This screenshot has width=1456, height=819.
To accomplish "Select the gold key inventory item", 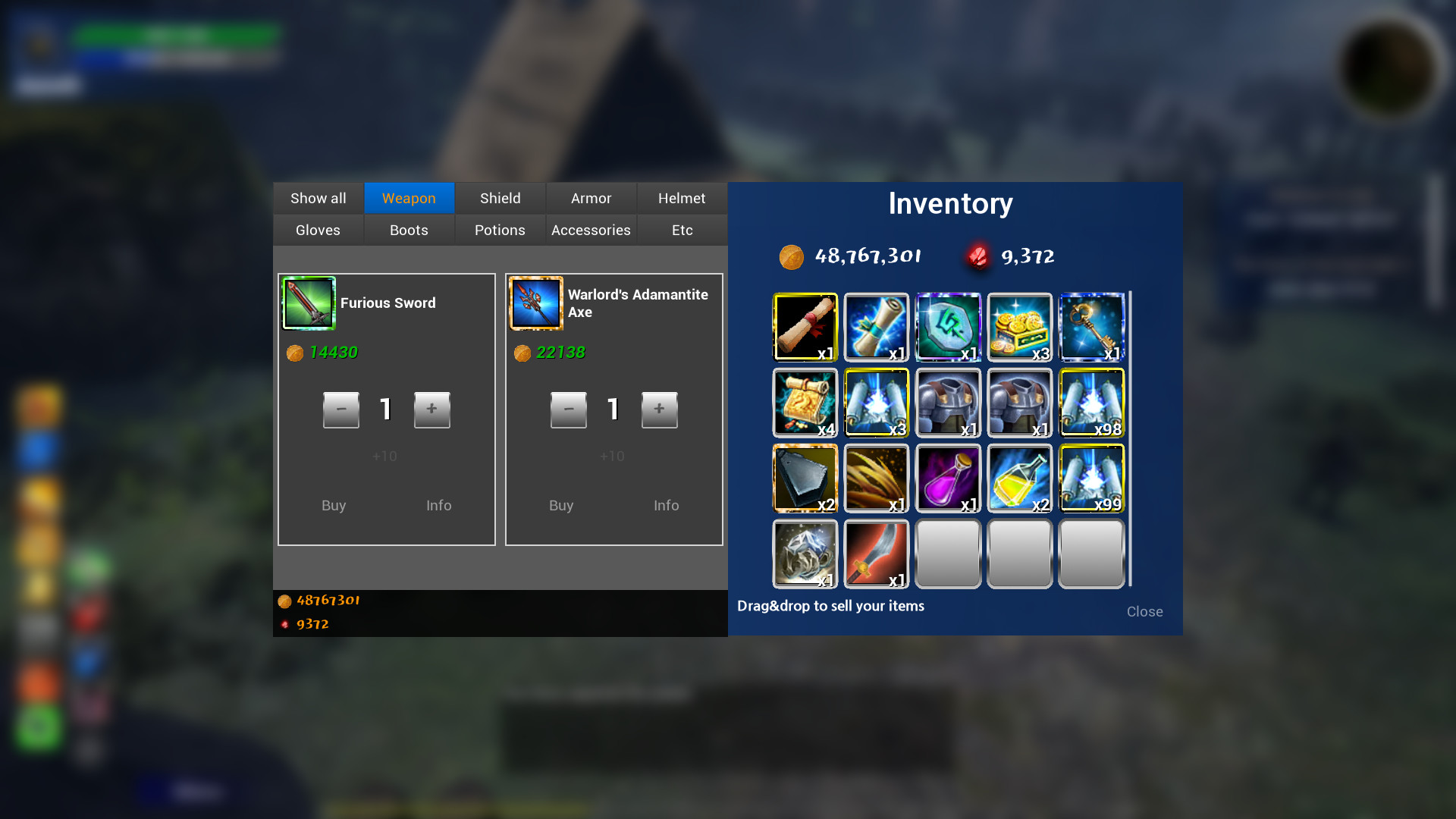I will [x=1091, y=328].
